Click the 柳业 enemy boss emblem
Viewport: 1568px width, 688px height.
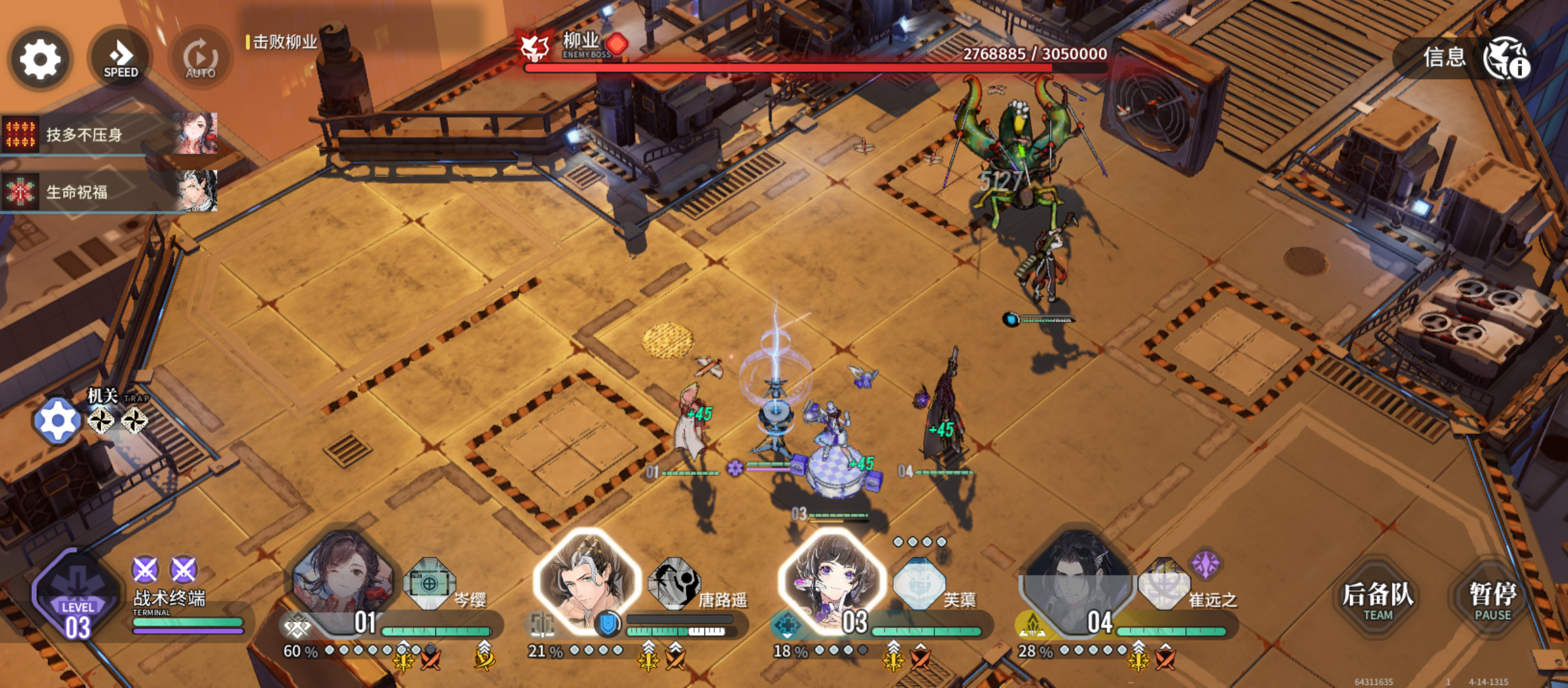pyautogui.click(x=534, y=46)
